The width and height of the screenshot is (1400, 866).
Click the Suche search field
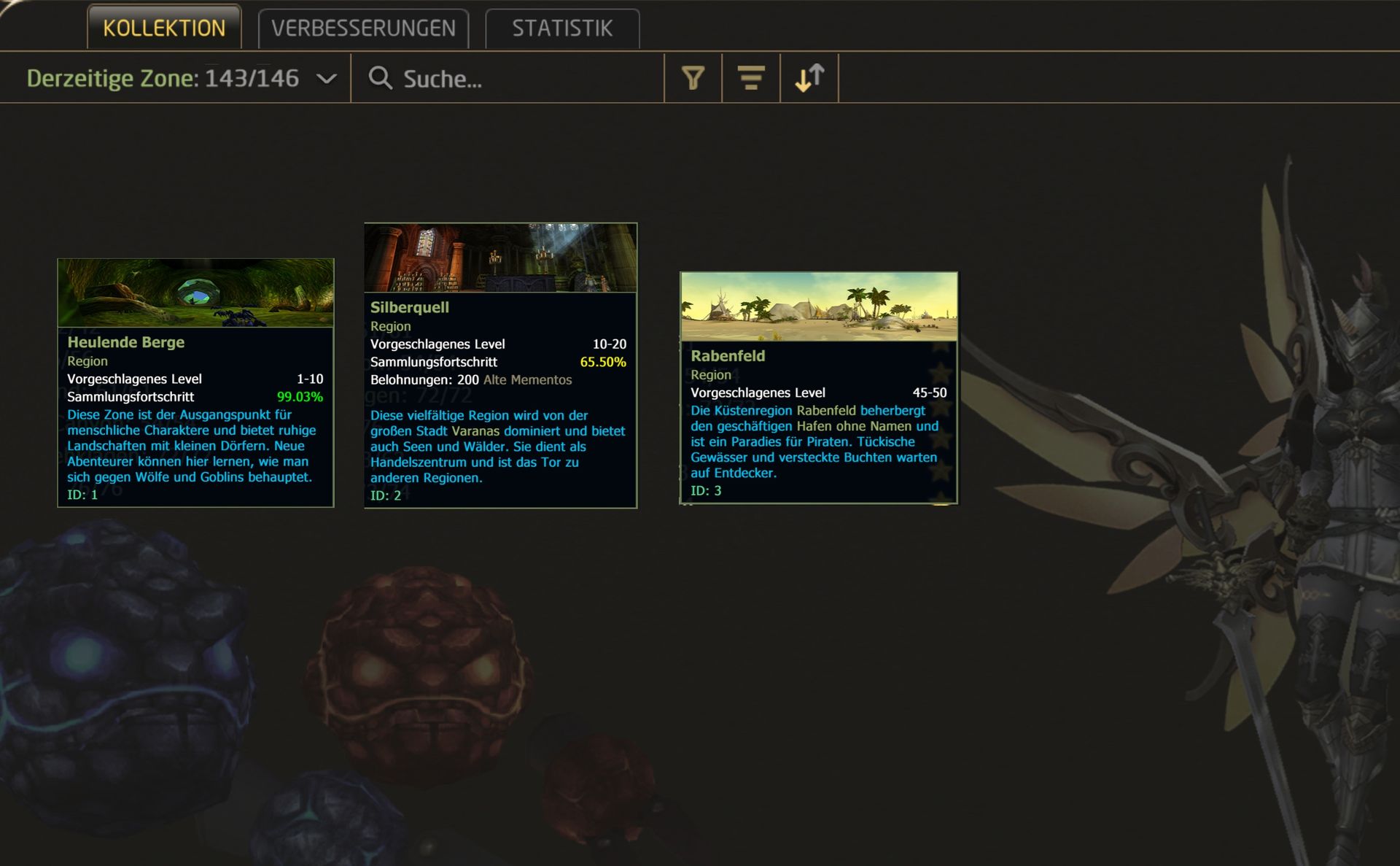coord(510,78)
